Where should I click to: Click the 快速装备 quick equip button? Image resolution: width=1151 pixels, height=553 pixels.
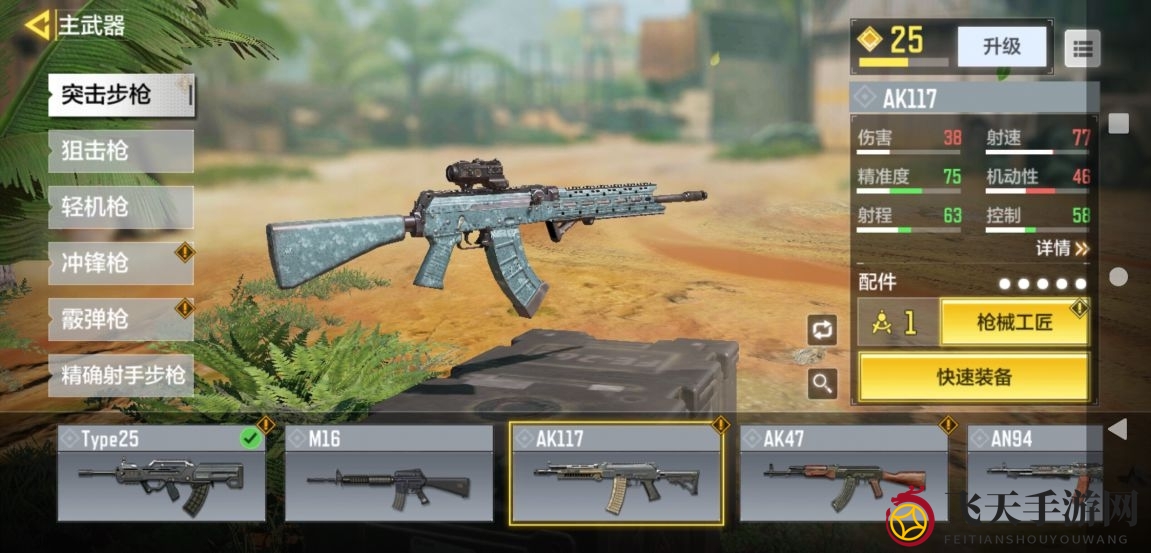point(973,377)
